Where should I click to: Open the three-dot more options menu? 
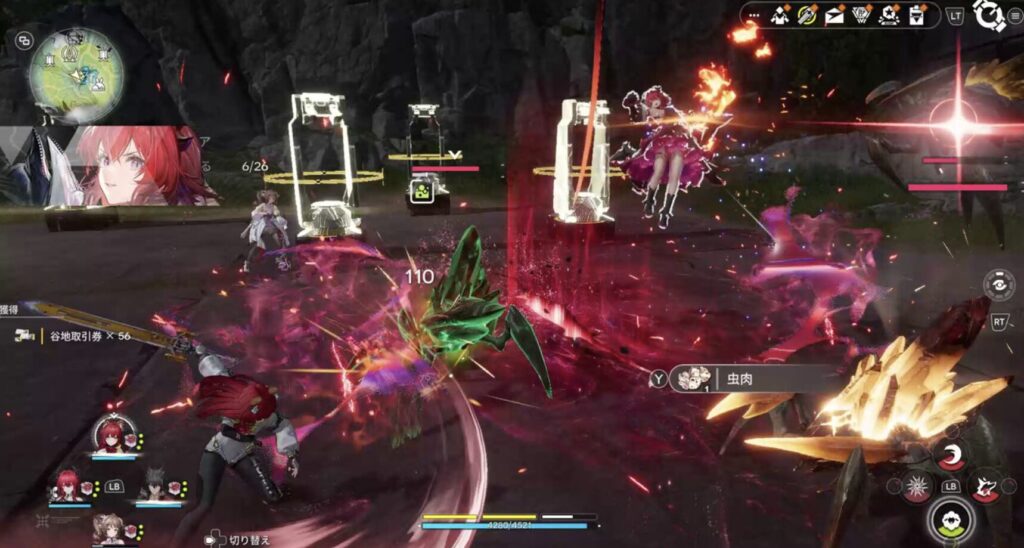pos(755,15)
